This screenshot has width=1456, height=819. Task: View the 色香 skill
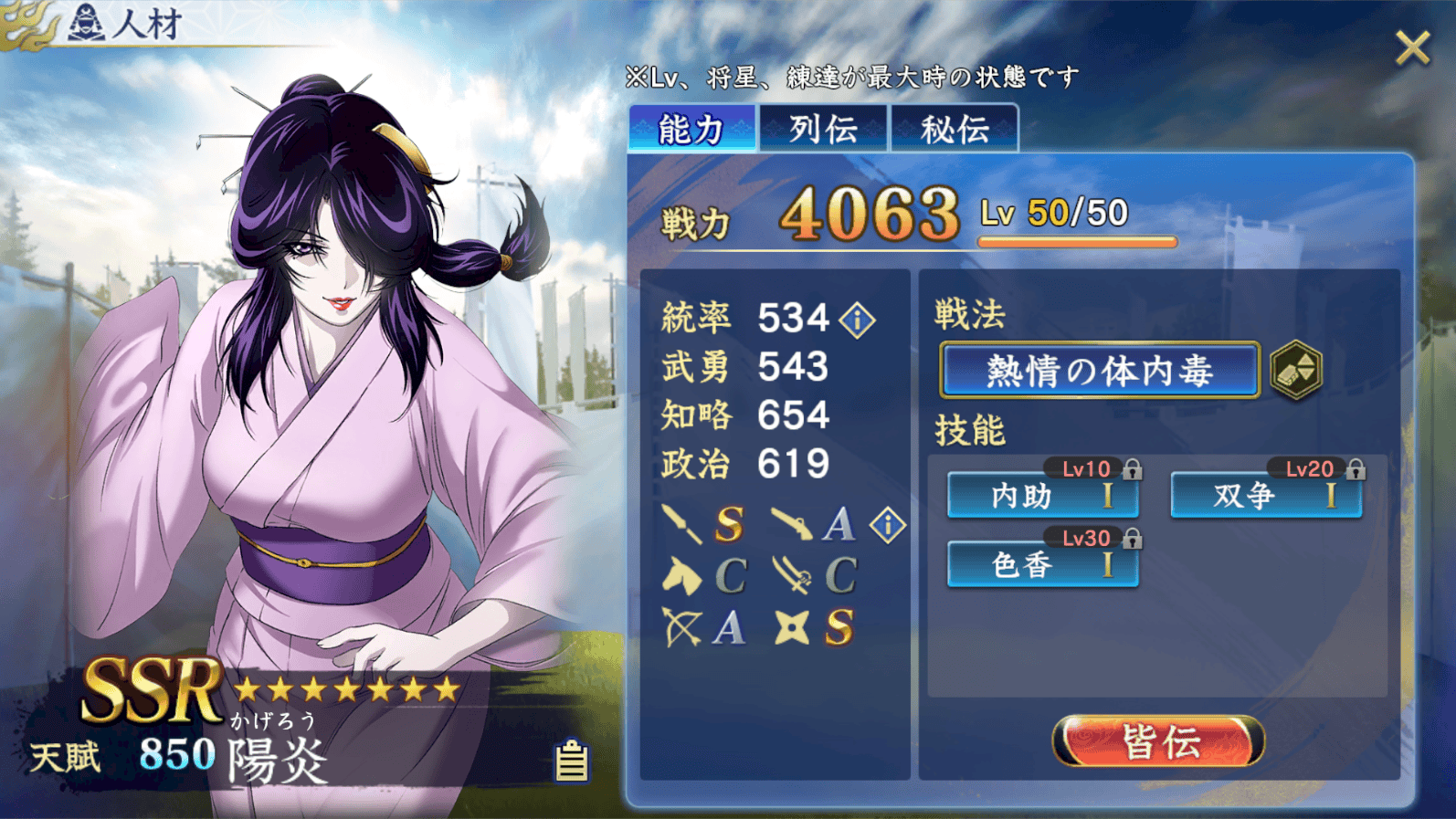pyautogui.click(x=1042, y=565)
